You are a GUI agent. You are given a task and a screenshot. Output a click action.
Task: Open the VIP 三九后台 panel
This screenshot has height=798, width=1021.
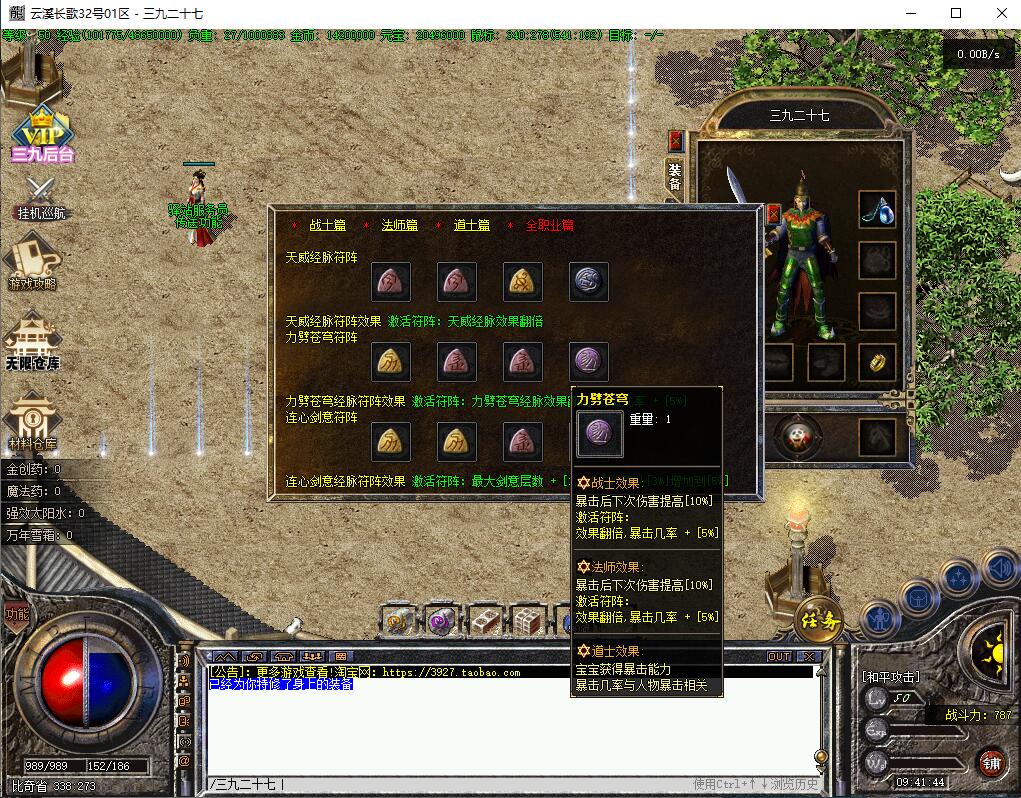[42, 133]
